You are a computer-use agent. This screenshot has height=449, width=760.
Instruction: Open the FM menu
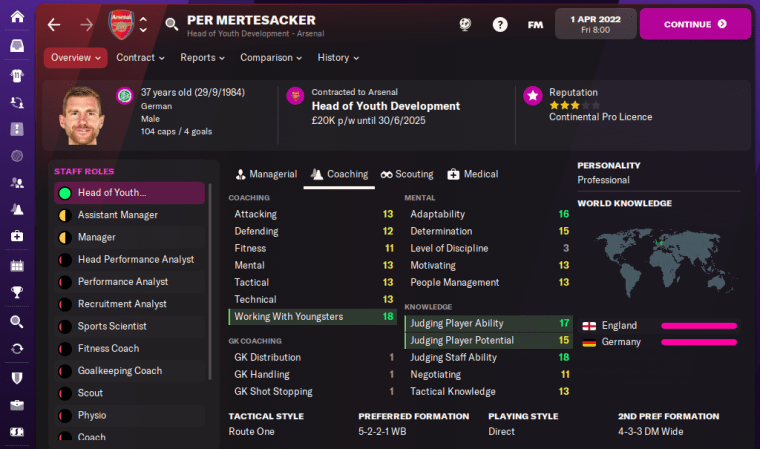(535, 24)
